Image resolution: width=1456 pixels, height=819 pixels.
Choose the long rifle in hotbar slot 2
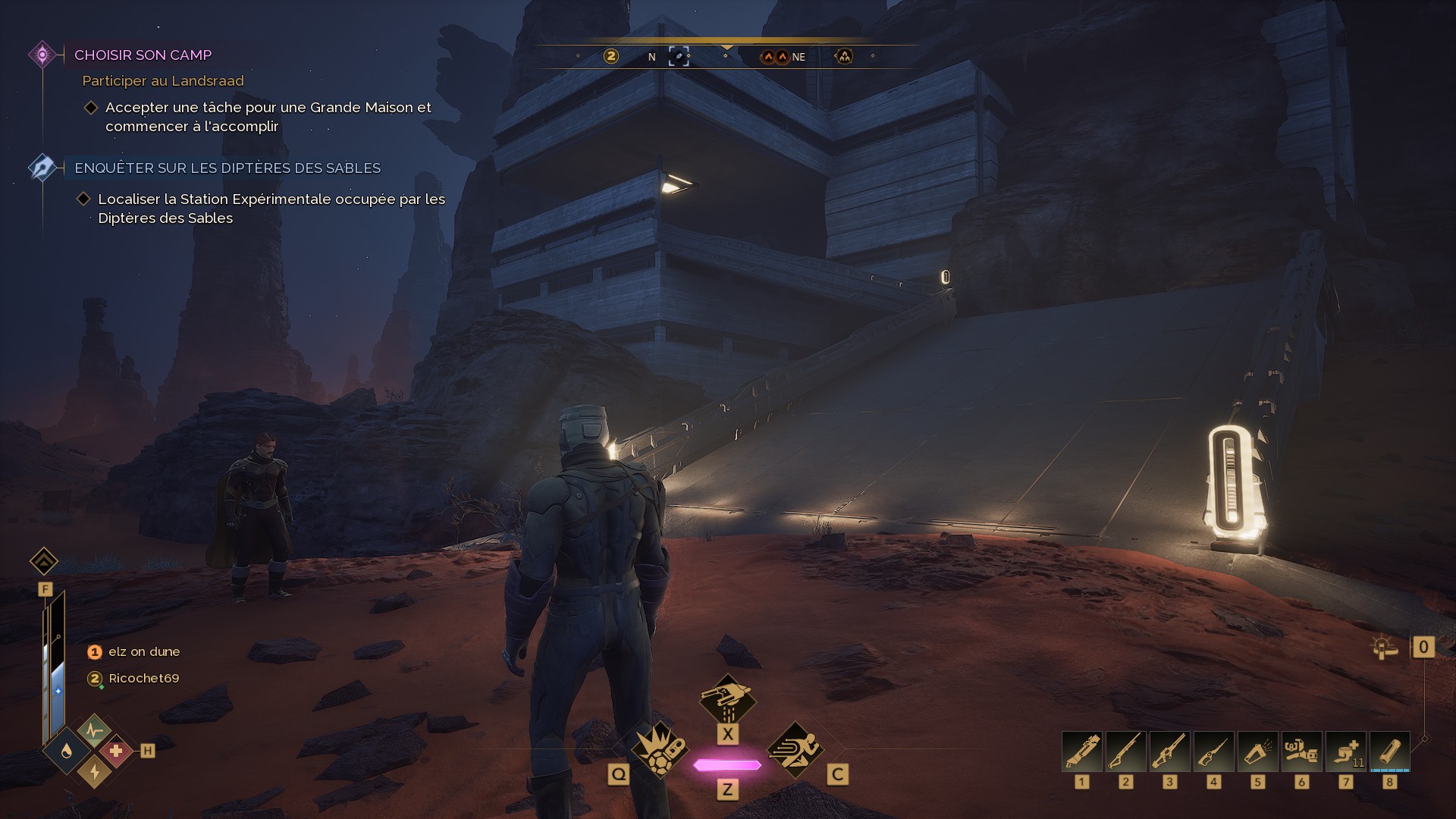point(1126,751)
